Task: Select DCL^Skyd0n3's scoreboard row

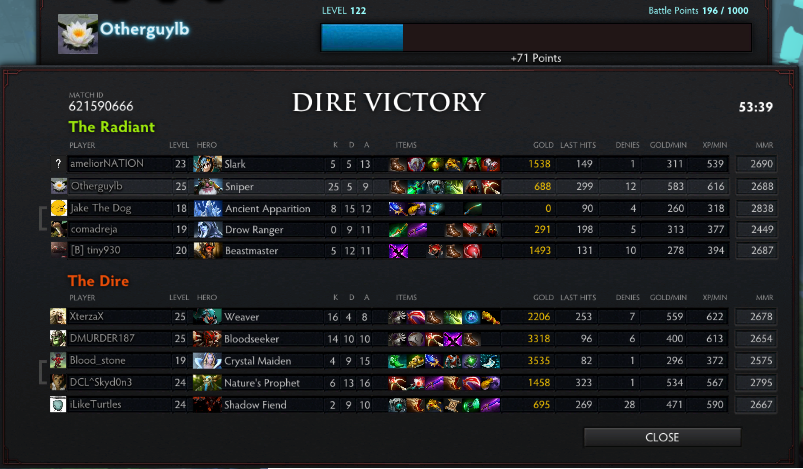Action: (x=103, y=382)
